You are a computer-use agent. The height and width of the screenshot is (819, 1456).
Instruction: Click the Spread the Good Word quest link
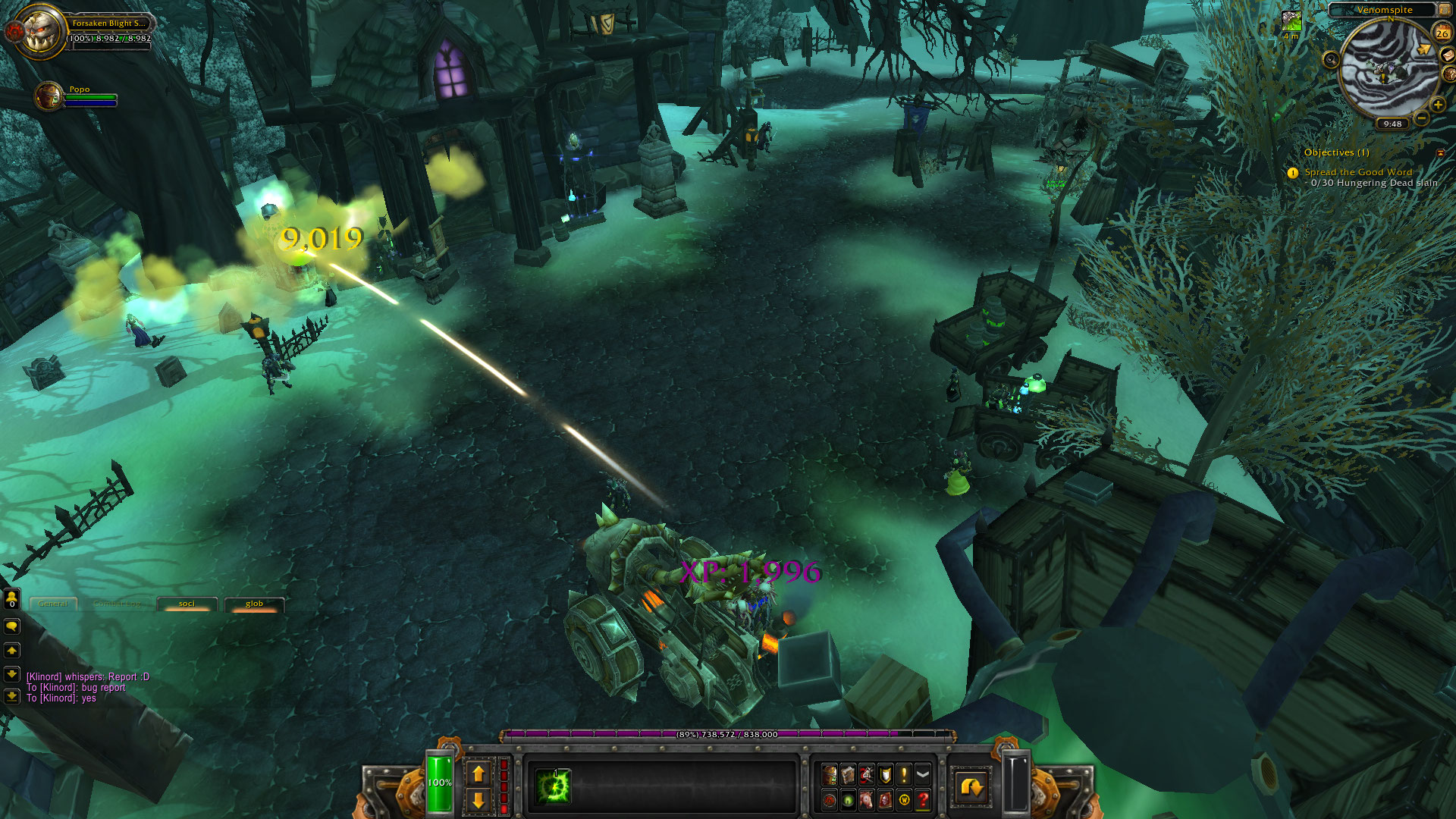pos(1359,172)
